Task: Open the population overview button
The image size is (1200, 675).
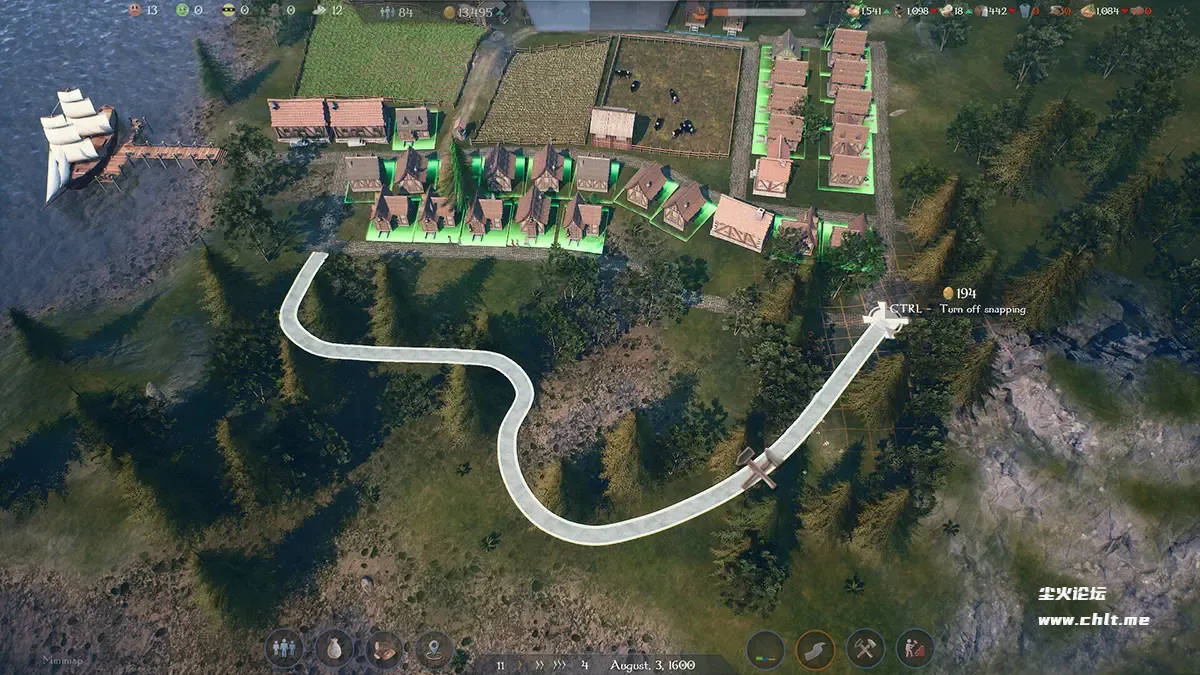Action: 285,649
